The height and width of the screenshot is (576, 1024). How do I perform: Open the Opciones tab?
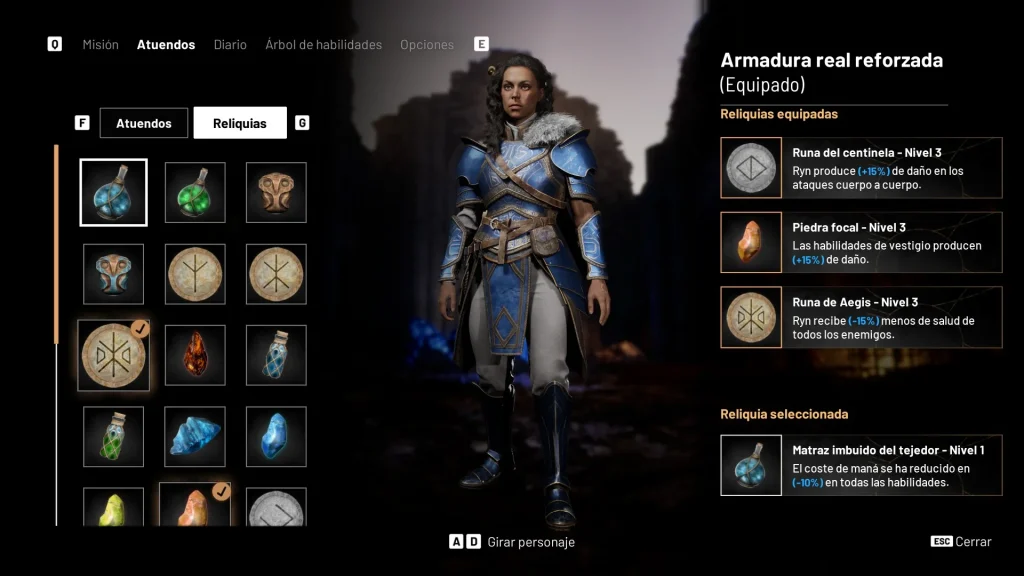pos(426,45)
